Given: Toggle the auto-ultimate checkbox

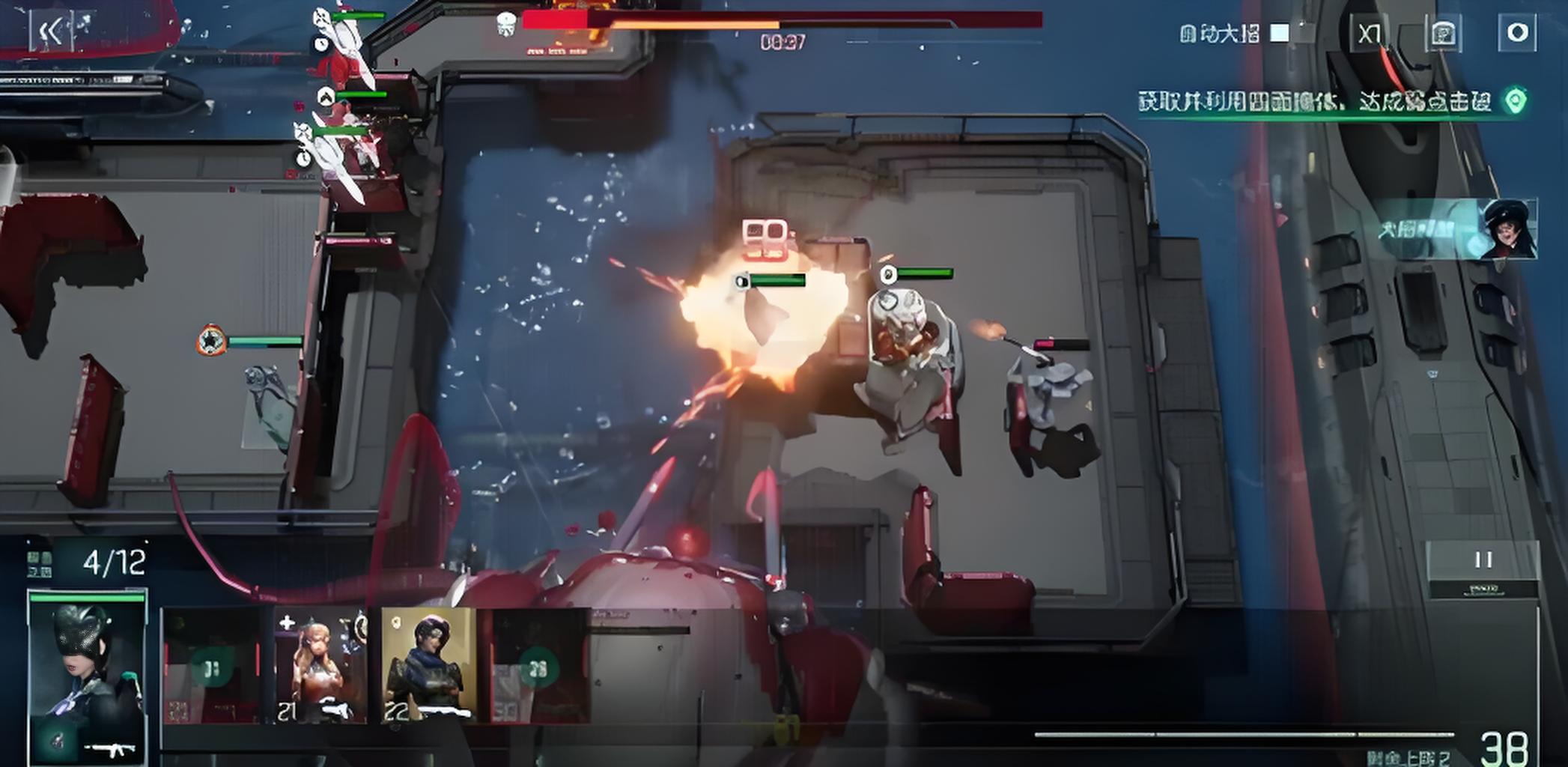Looking at the screenshot, I should point(1280,33).
